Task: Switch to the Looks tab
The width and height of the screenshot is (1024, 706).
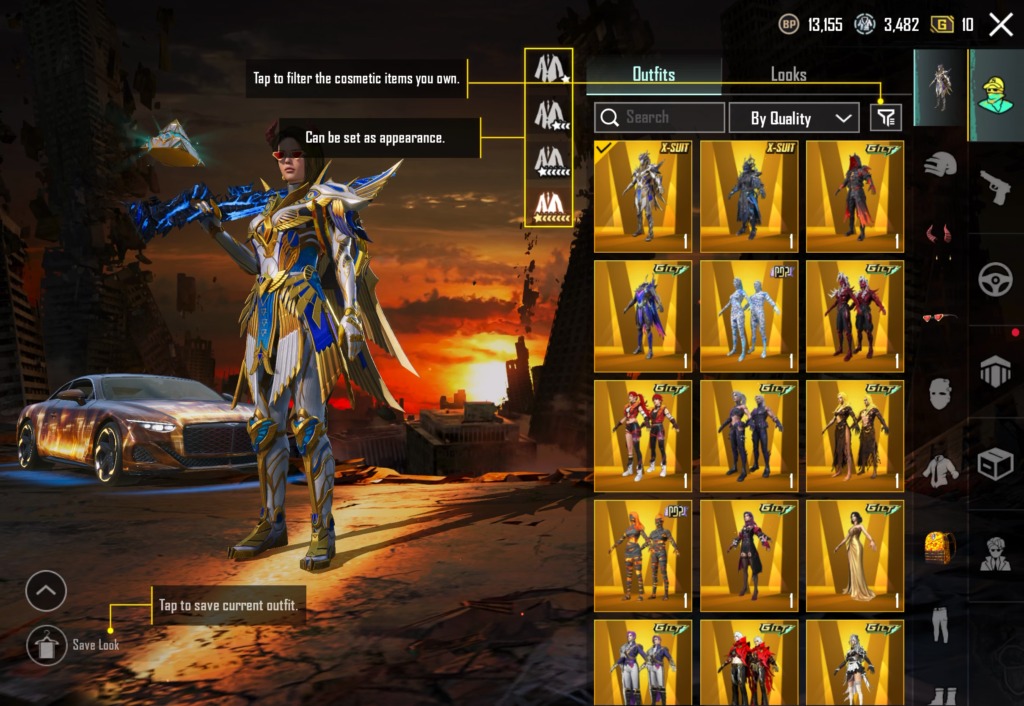Action: point(788,74)
